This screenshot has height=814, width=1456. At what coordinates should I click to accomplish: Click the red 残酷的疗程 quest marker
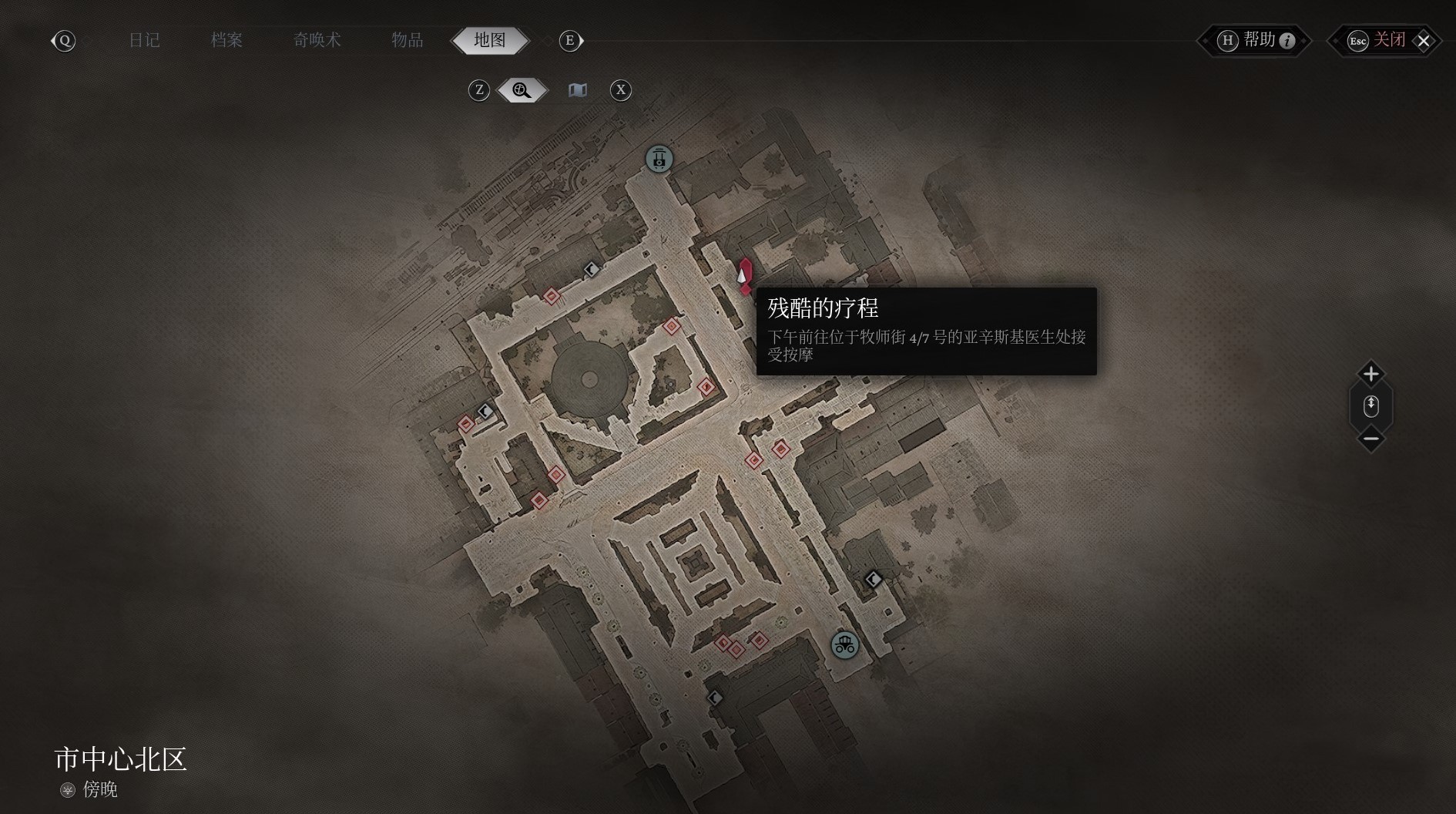point(744,276)
